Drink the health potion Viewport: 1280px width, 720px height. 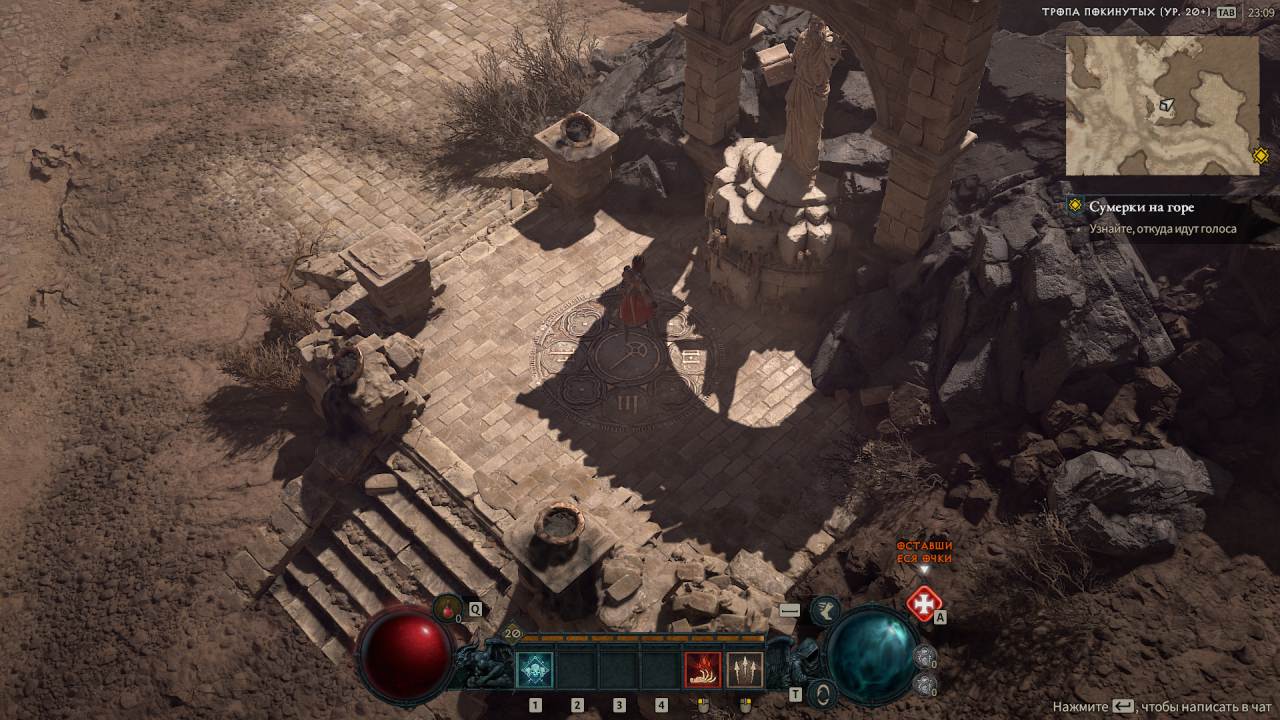pyautogui.click(x=447, y=607)
